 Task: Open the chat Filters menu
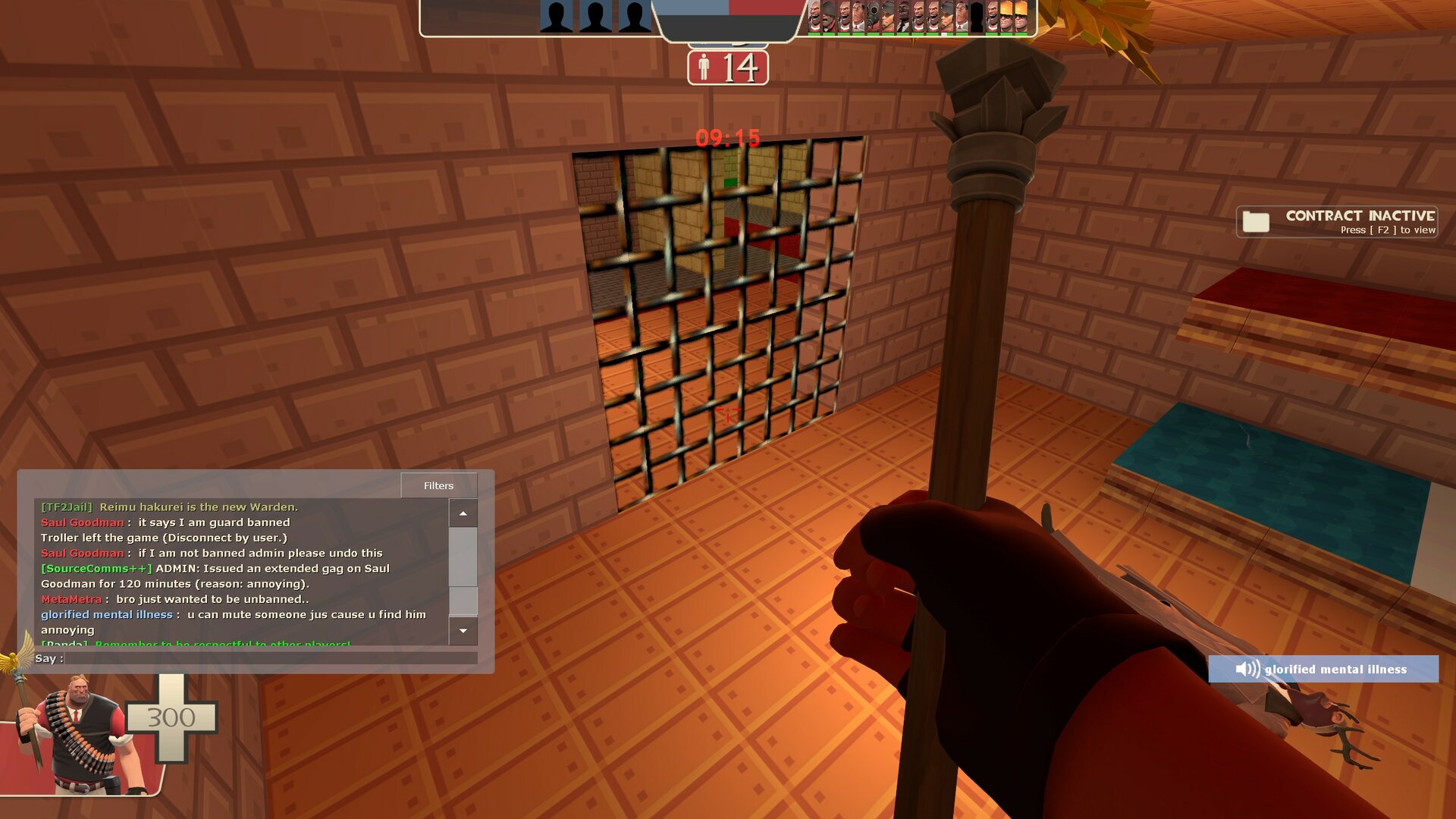tap(438, 485)
